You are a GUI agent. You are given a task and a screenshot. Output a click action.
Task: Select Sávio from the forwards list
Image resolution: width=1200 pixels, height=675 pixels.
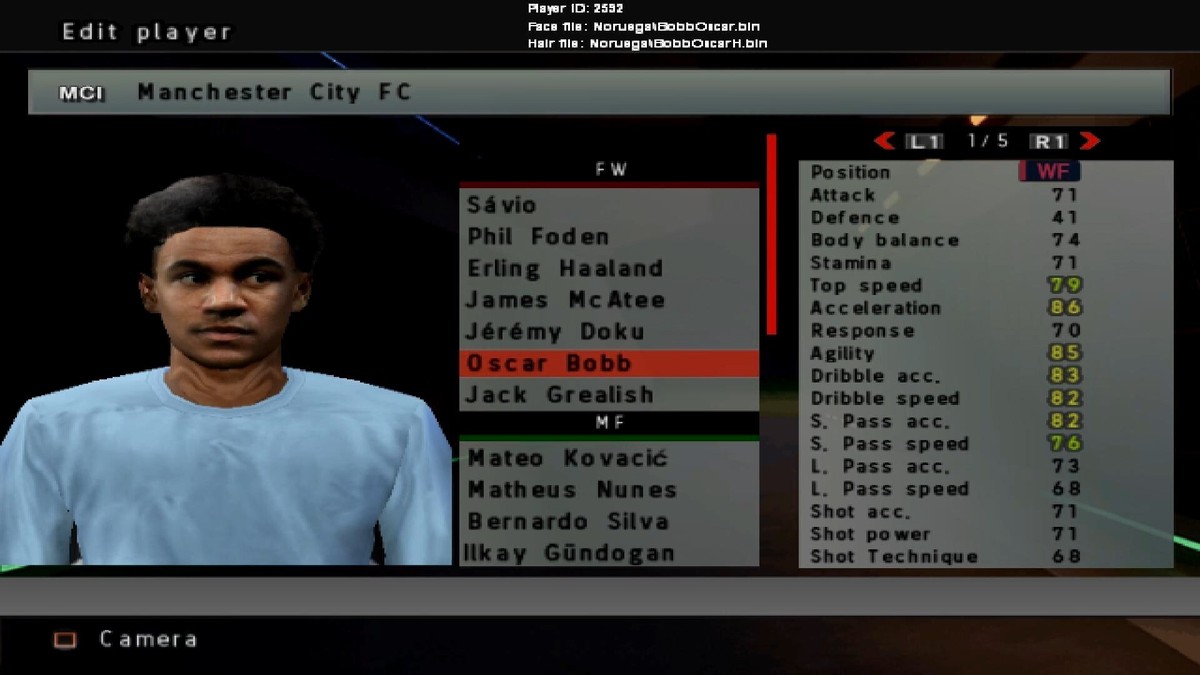(x=503, y=205)
